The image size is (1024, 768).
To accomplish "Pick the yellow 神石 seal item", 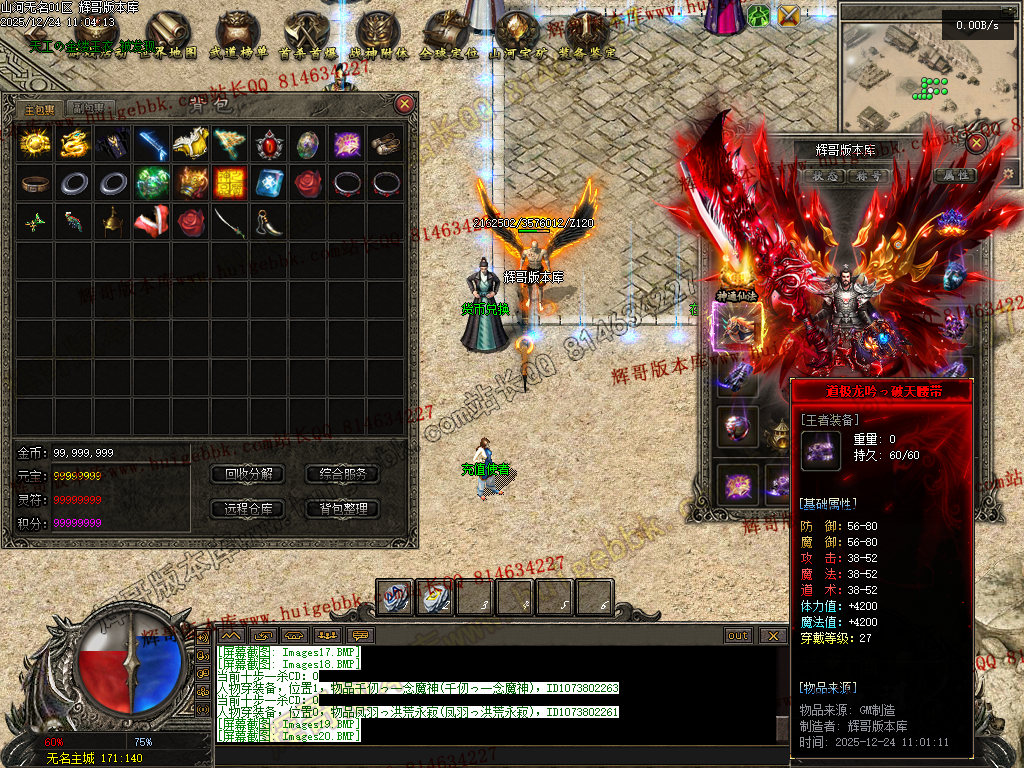I will coord(230,183).
